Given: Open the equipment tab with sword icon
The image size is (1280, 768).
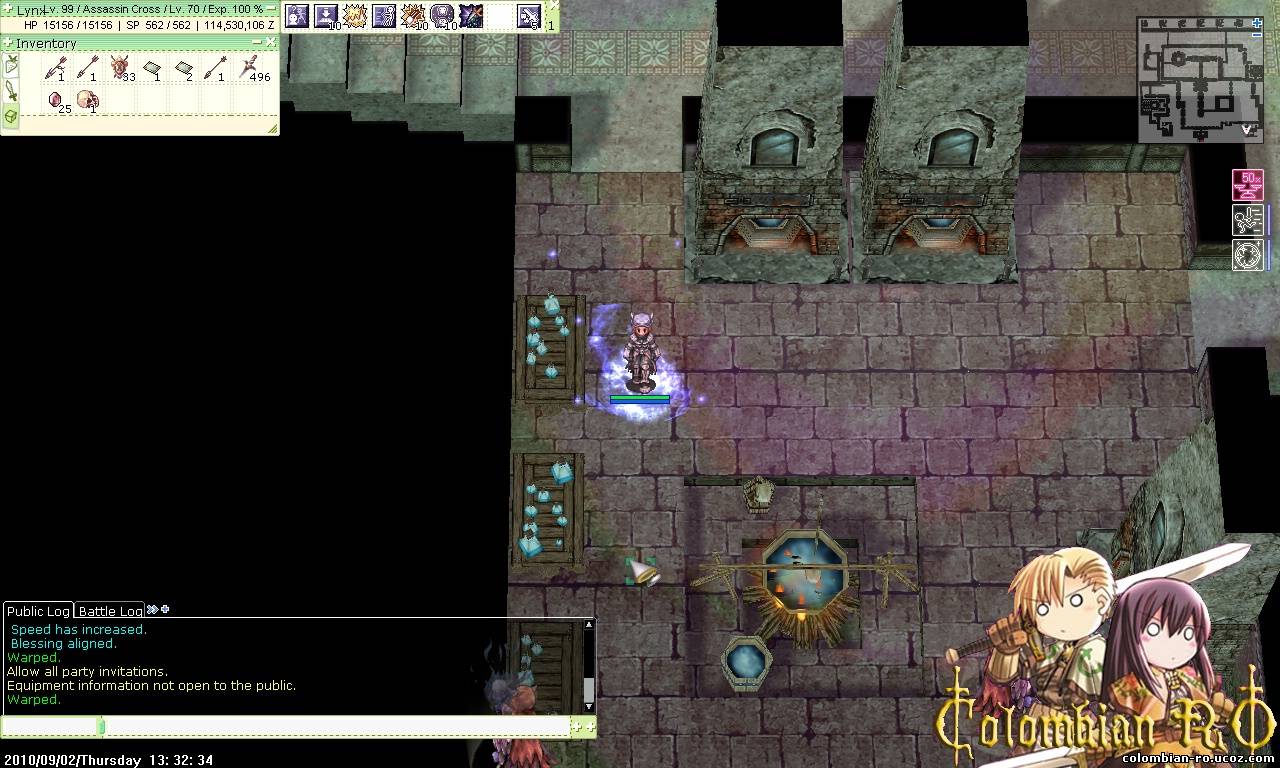Looking at the screenshot, I should [11, 91].
